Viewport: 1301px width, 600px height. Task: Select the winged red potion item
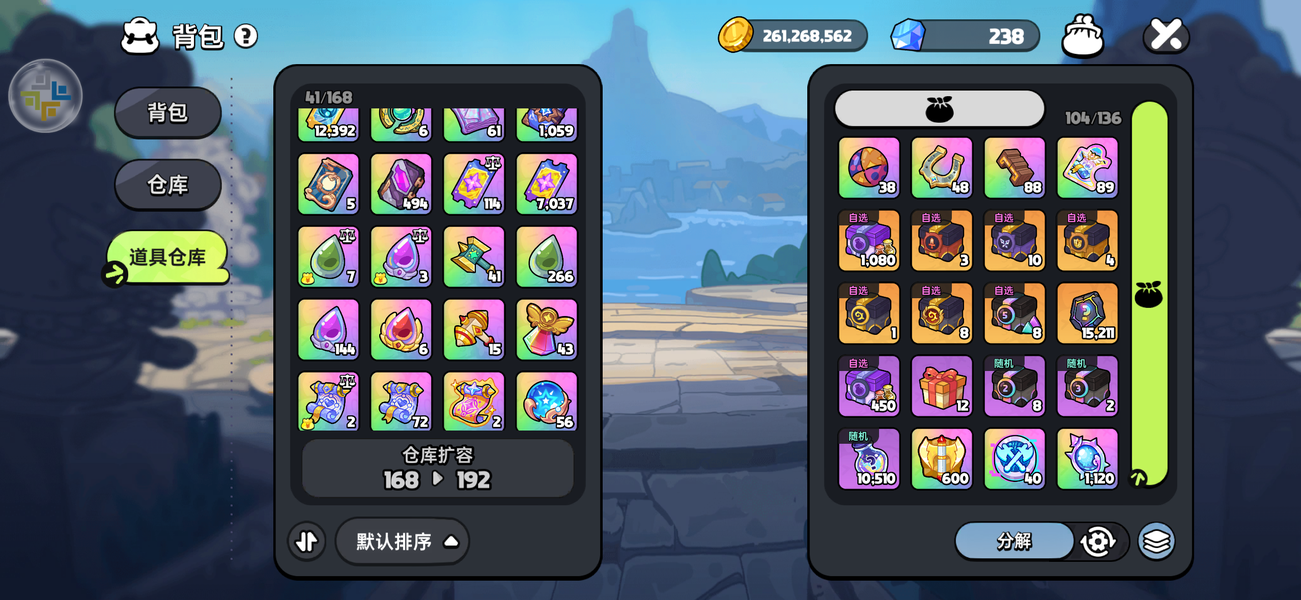click(x=546, y=329)
